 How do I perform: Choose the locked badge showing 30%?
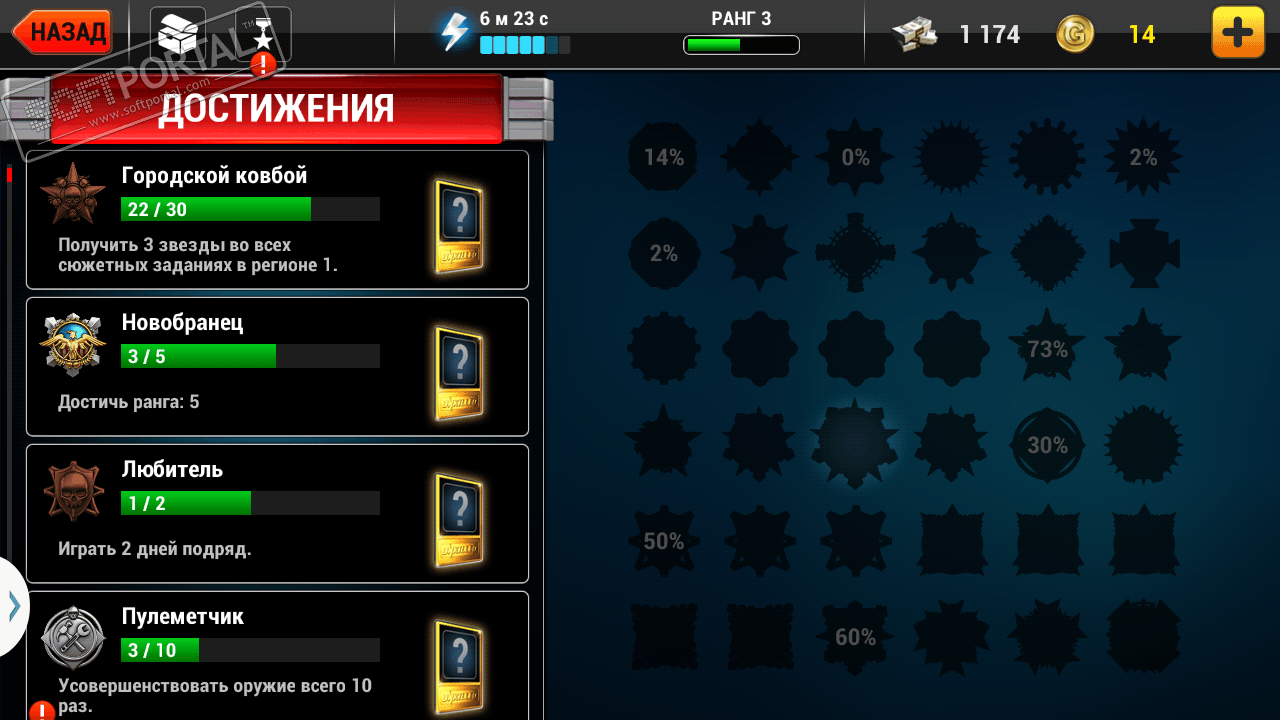point(1047,445)
